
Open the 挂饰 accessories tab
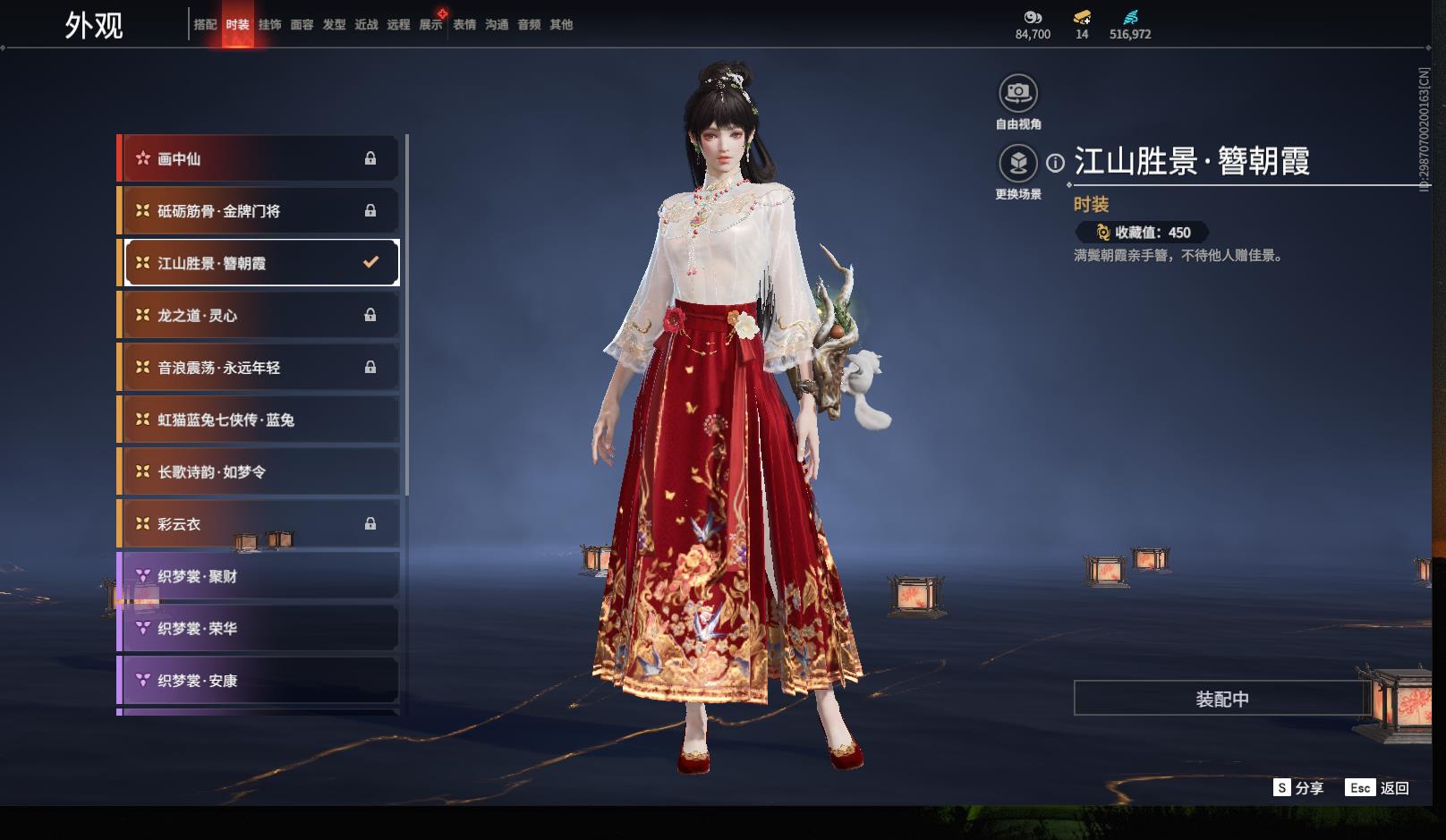point(269,25)
